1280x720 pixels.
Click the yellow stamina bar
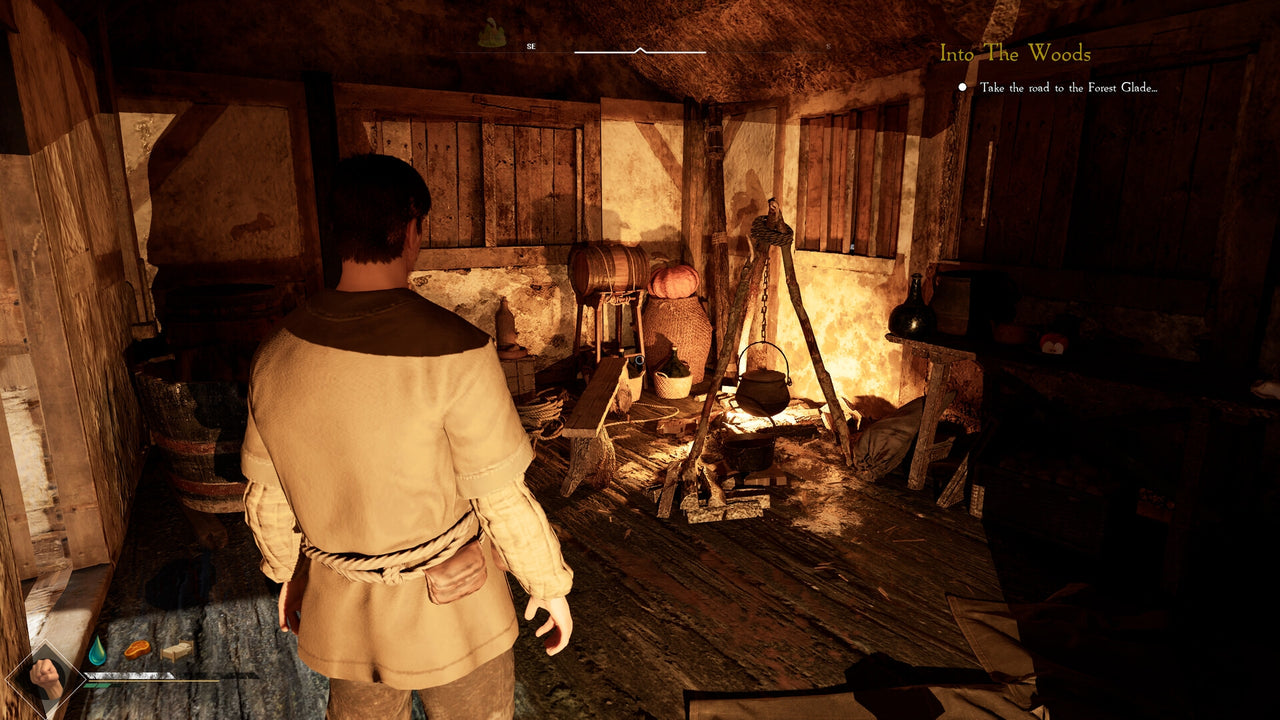click(150, 682)
